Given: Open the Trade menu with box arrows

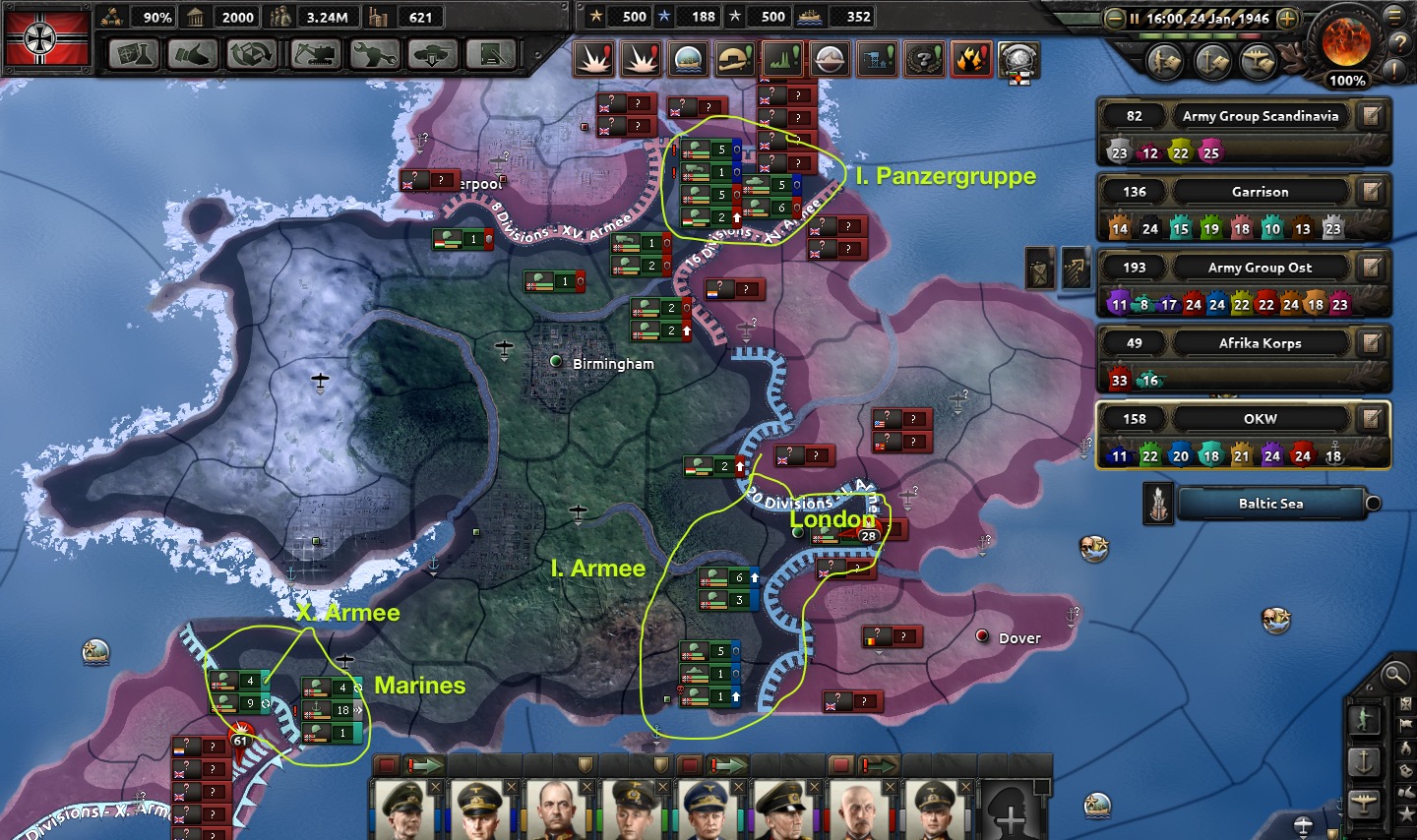Looking at the screenshot, I should click(252, 54).
